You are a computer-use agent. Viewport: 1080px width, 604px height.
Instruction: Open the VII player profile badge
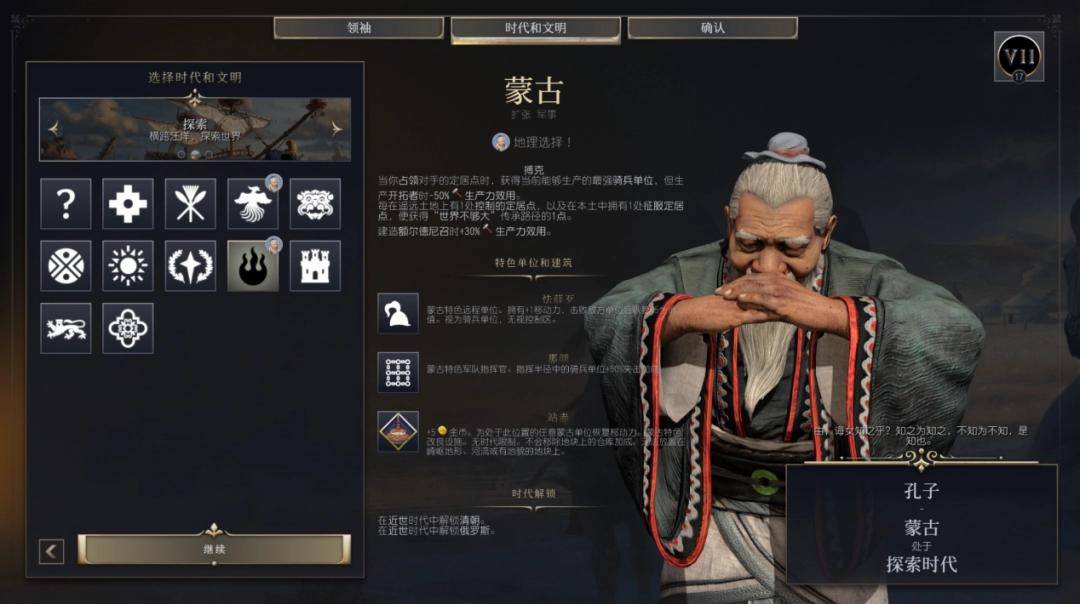[1019, 56]
